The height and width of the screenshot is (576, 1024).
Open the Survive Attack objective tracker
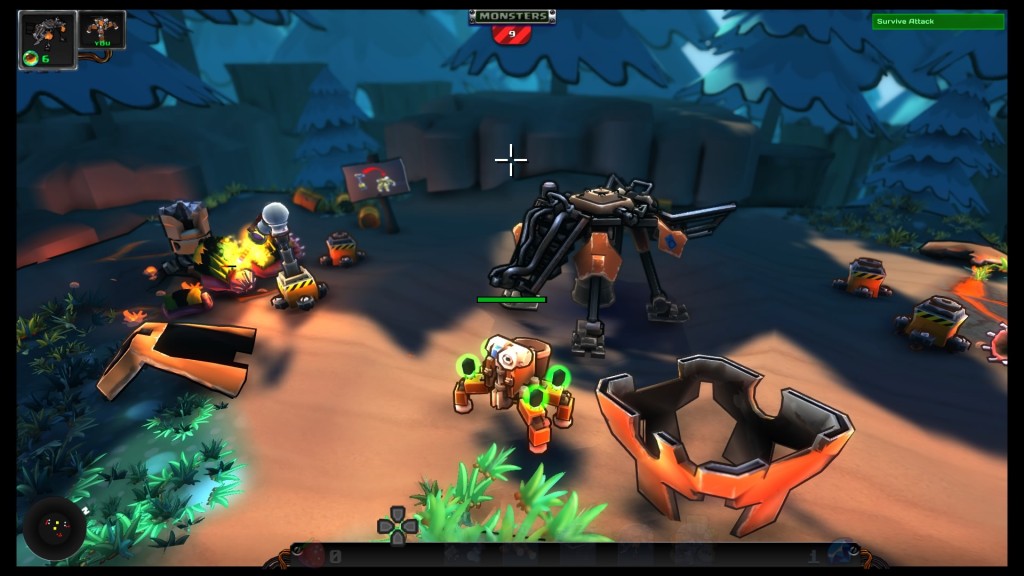[x=937, y=21]
